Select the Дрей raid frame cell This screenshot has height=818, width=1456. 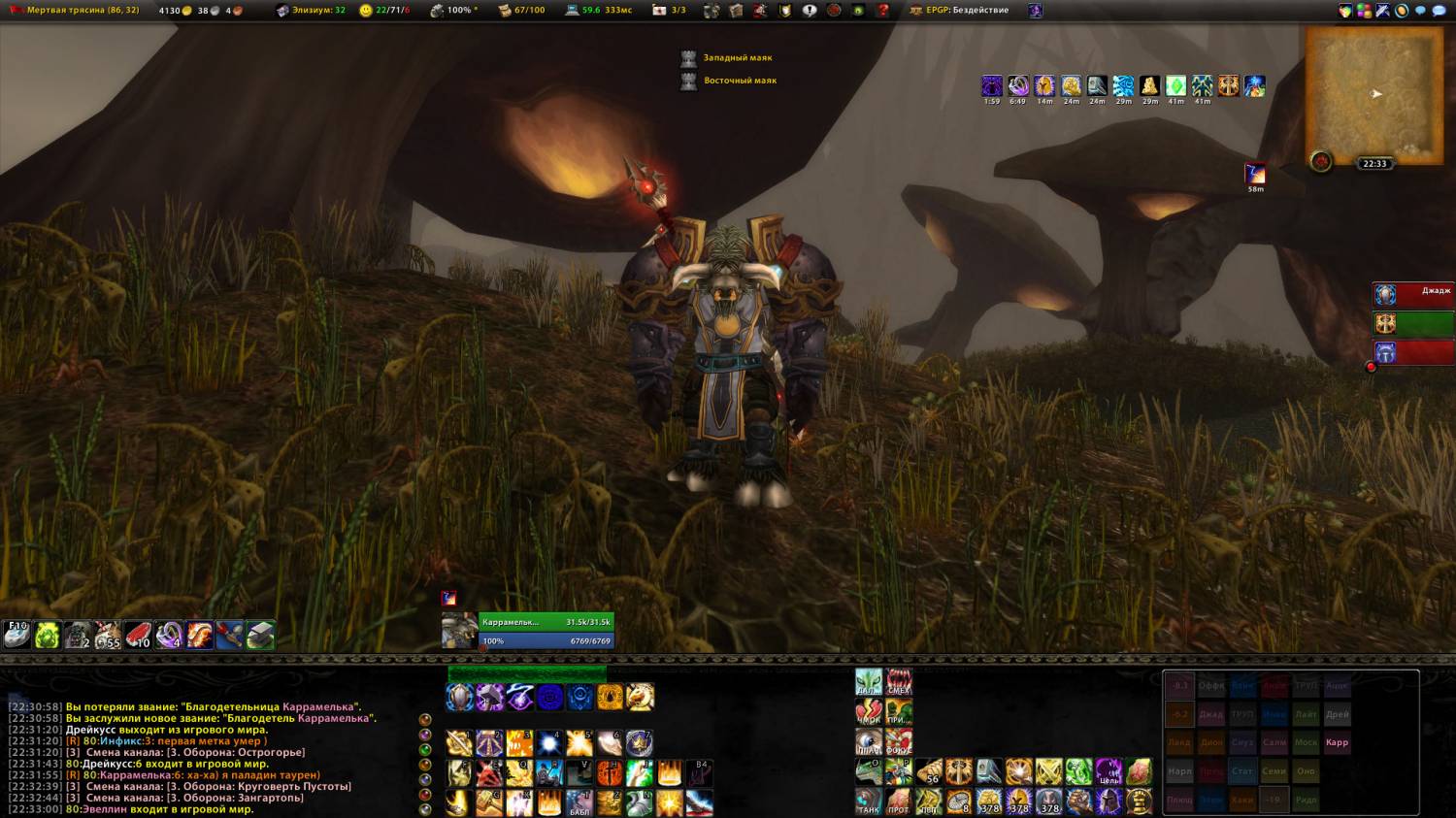(x=1337, y=714)
